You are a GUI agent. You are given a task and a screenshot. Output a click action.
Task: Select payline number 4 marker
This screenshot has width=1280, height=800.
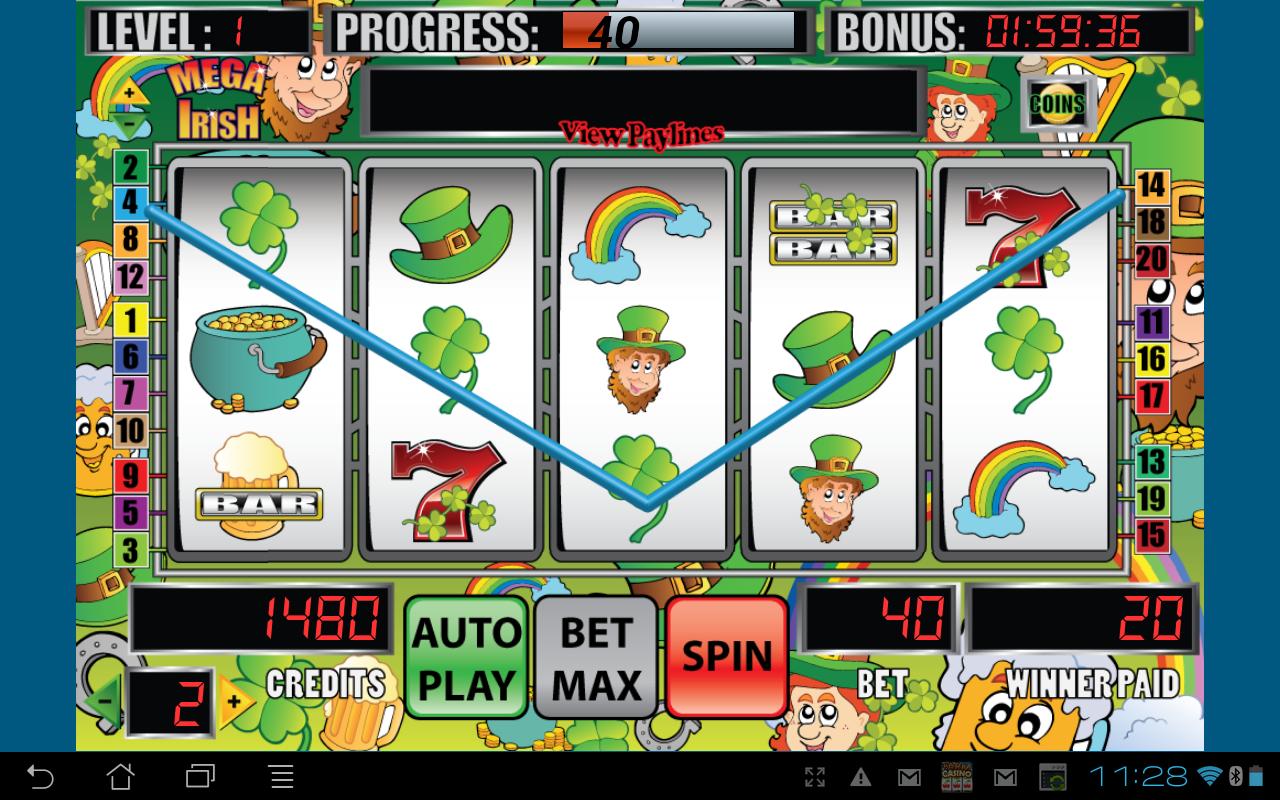pyautogui.click(x=131, y=203)
